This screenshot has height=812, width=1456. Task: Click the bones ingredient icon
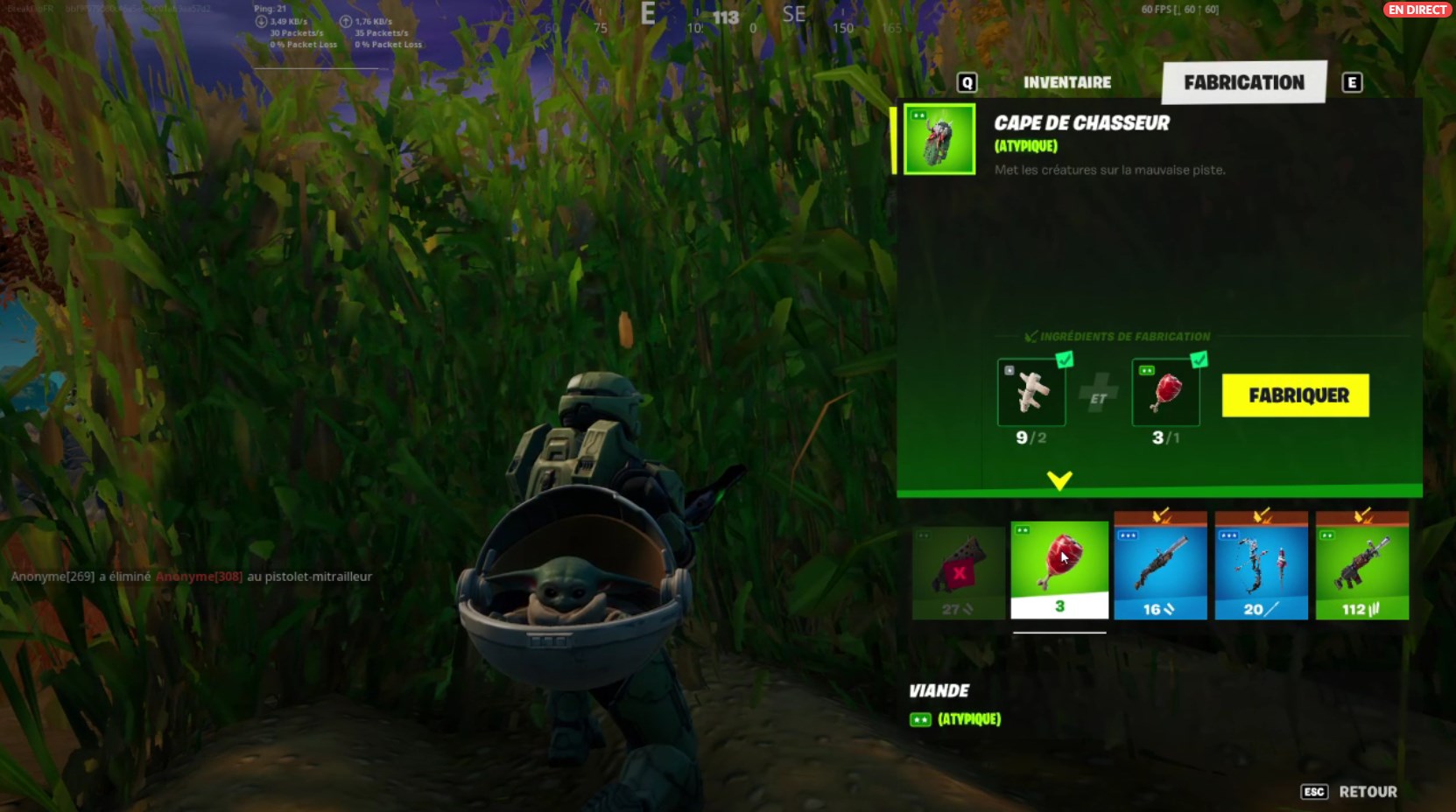pos(1031,393)
